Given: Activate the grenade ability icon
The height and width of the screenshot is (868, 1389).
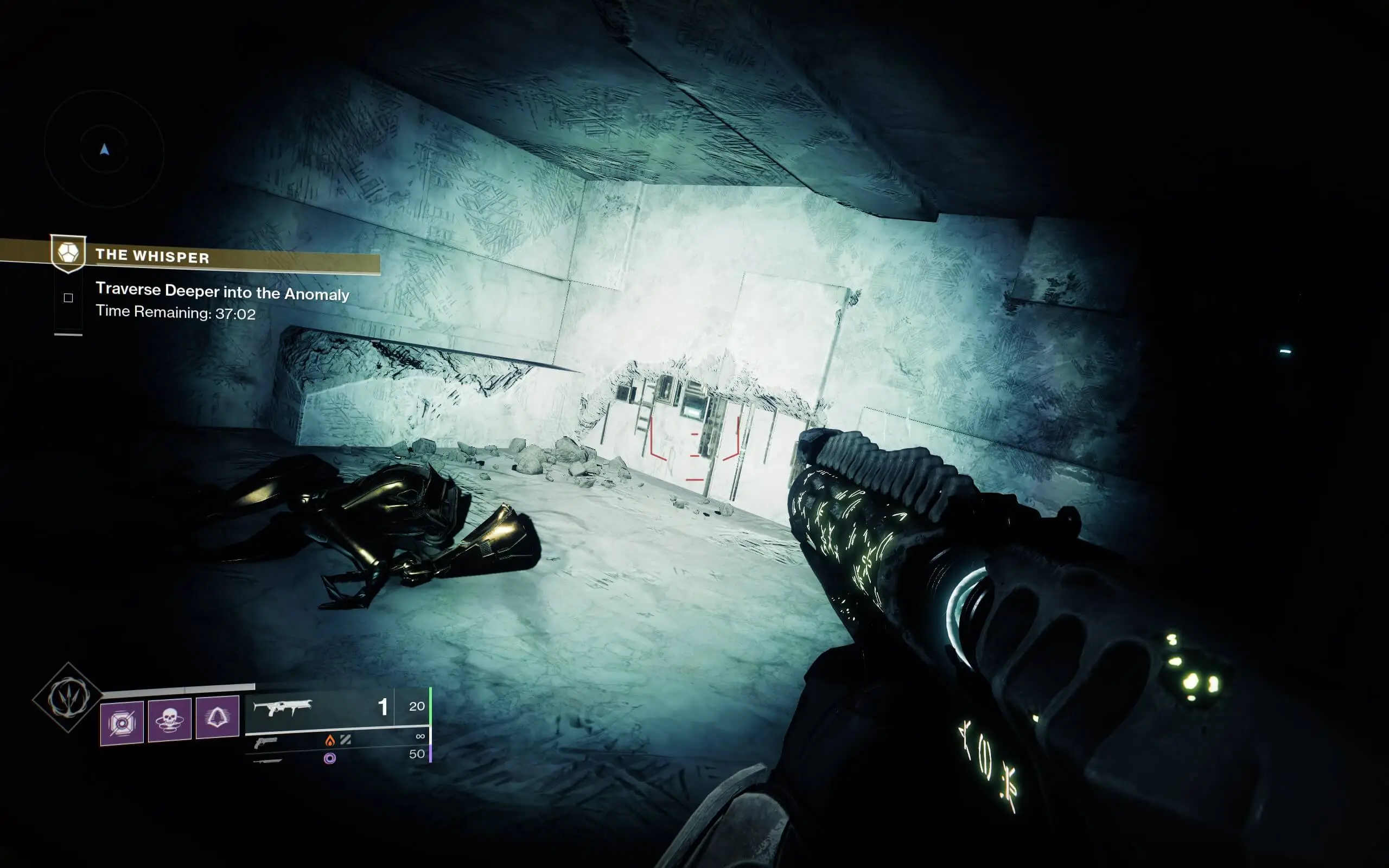Looking at the screenshot, I should [x=122, y=723].
